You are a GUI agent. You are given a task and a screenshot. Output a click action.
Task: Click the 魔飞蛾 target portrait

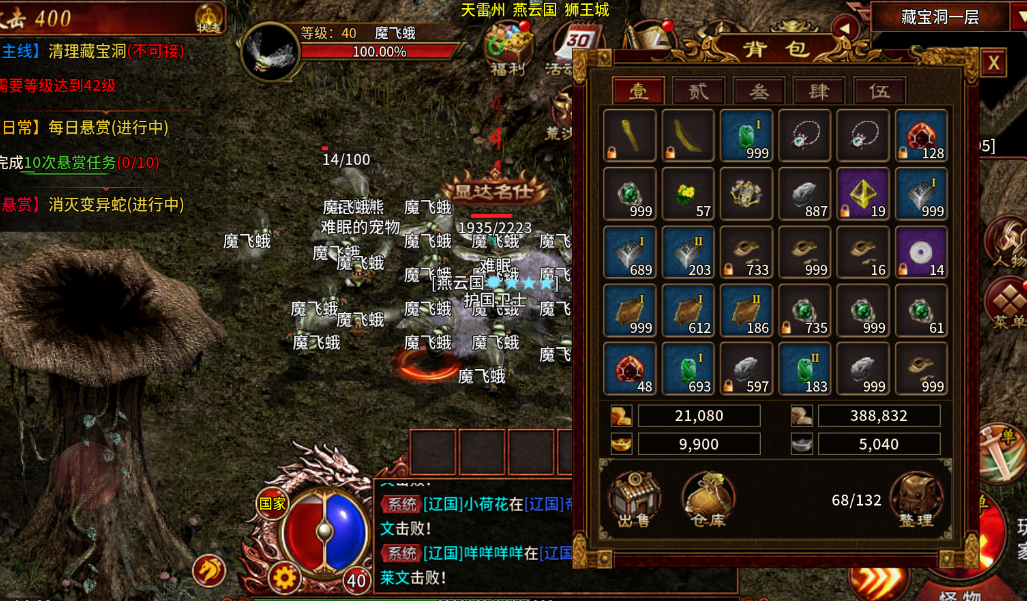(268, 50)
